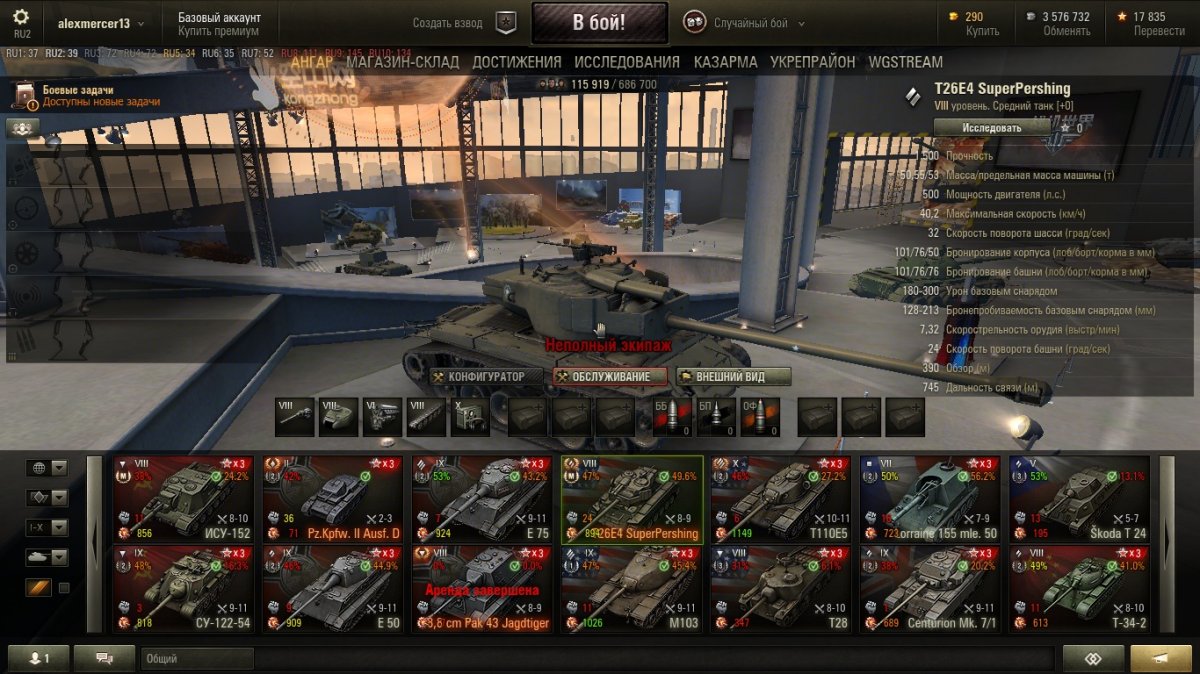Click the Исследовать research button
This screenshot has width=1200, height=674.
click(x=992, y=128)
